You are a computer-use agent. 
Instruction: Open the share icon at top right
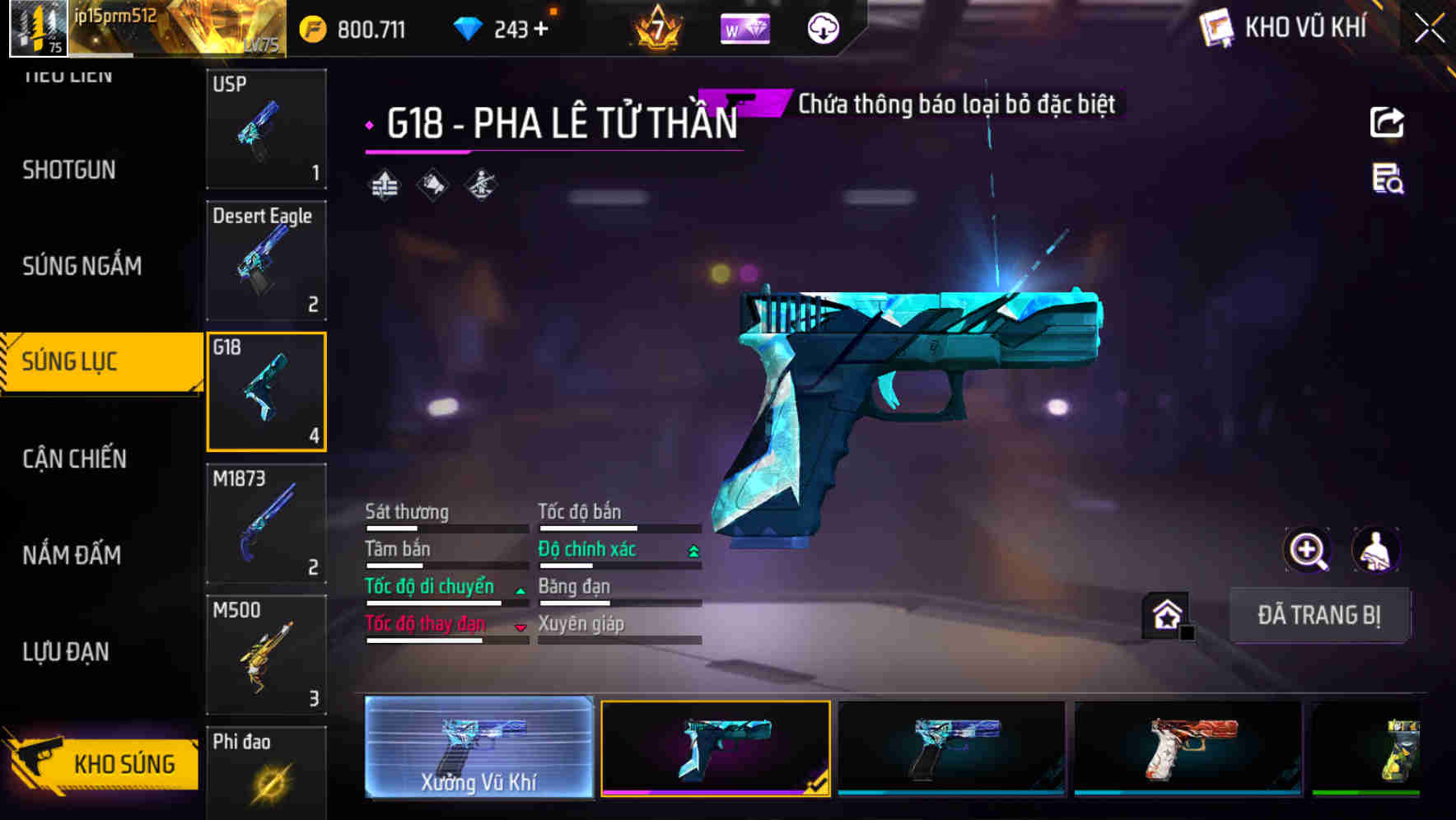click(1386, 122)
